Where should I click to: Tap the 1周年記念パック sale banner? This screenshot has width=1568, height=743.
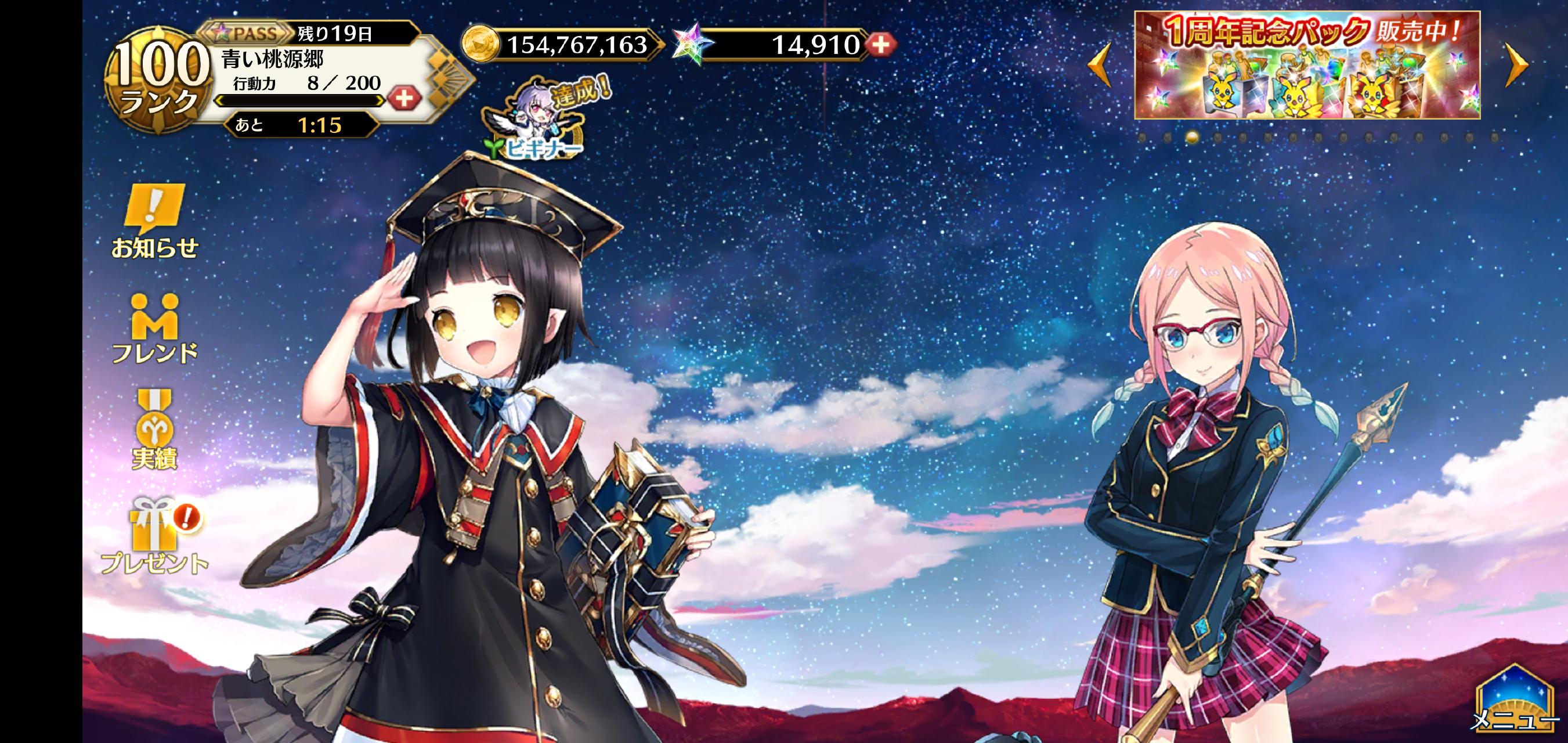tap(1307, 66)
